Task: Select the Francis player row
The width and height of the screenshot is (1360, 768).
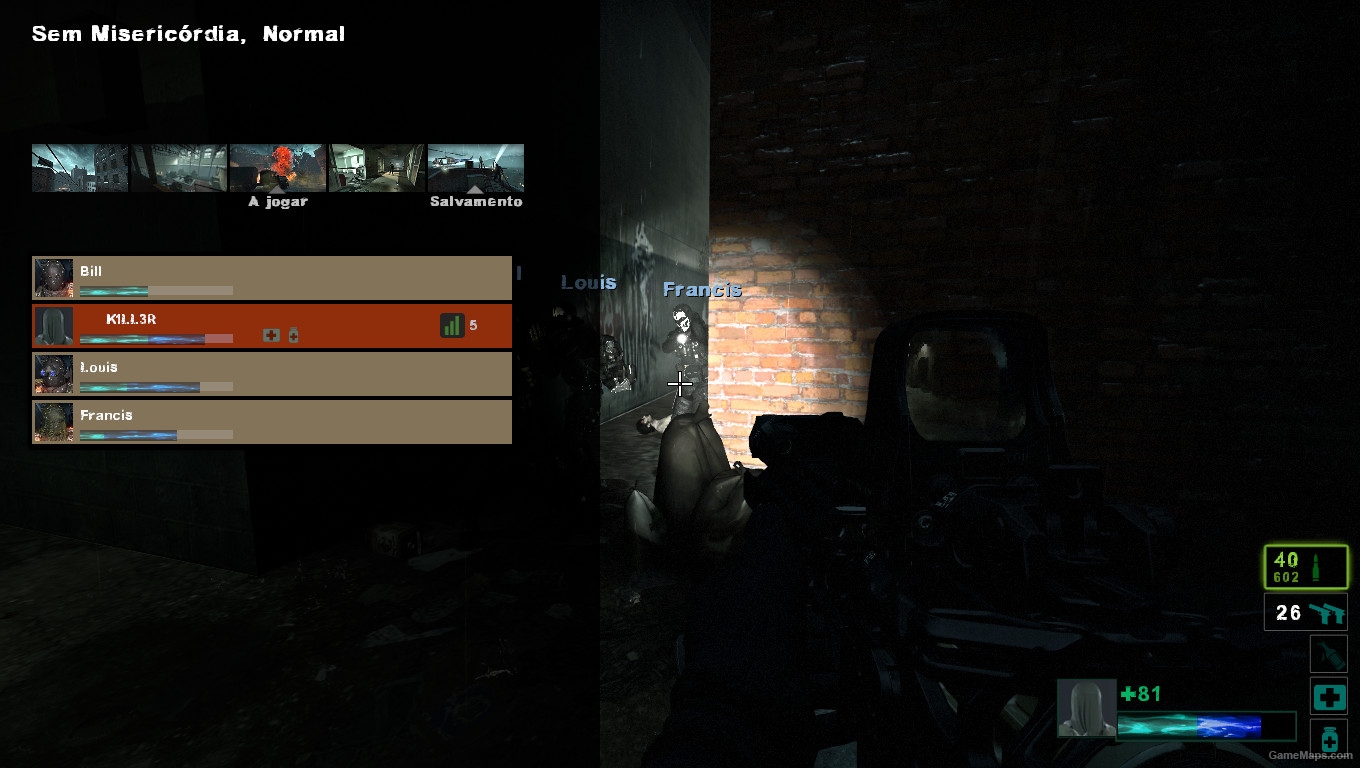Action: (271, 422)
